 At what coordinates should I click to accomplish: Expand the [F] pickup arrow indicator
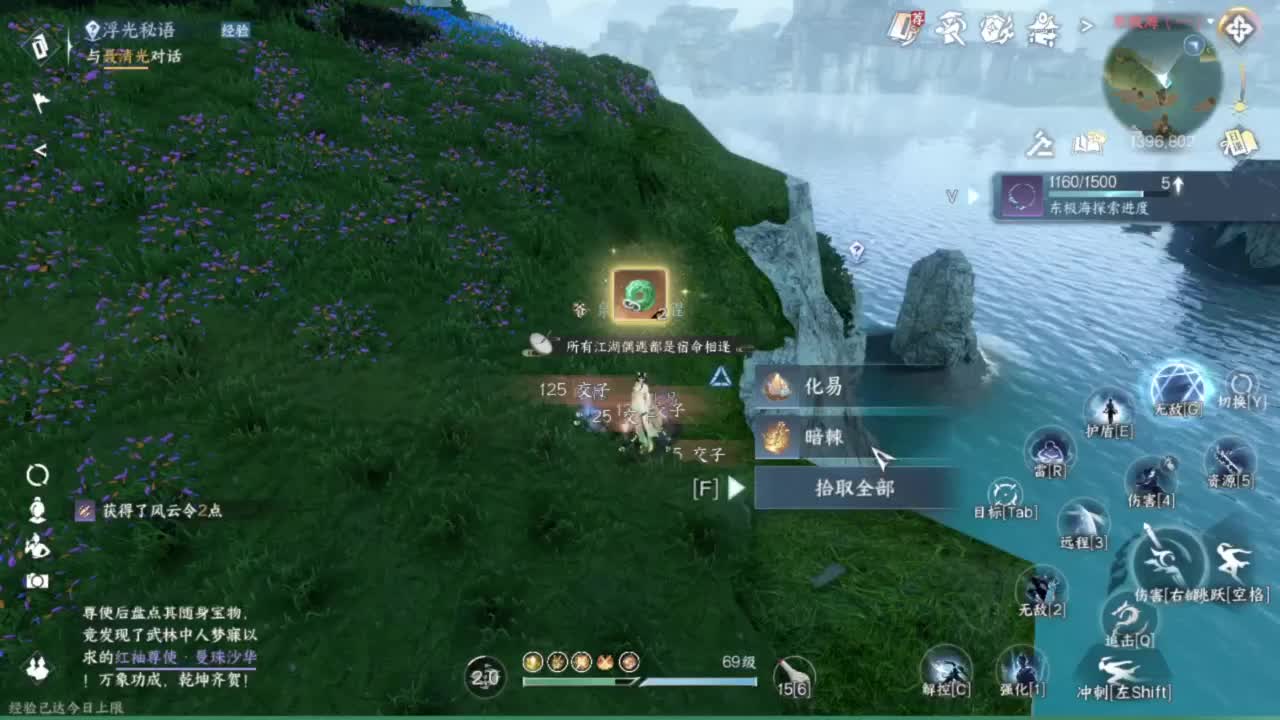734,487
